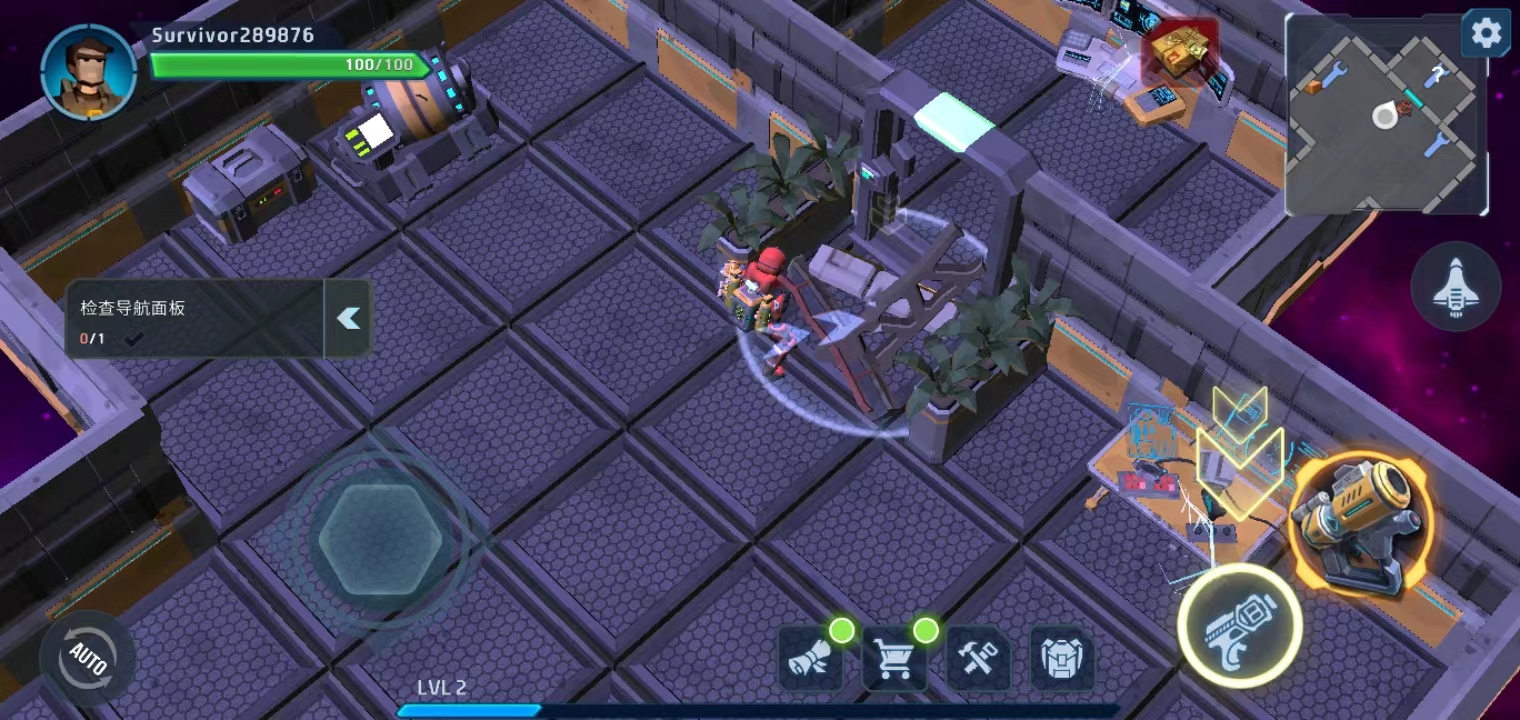
Task: Tap the player portrait avatar
Action: (x=88, y=72)
